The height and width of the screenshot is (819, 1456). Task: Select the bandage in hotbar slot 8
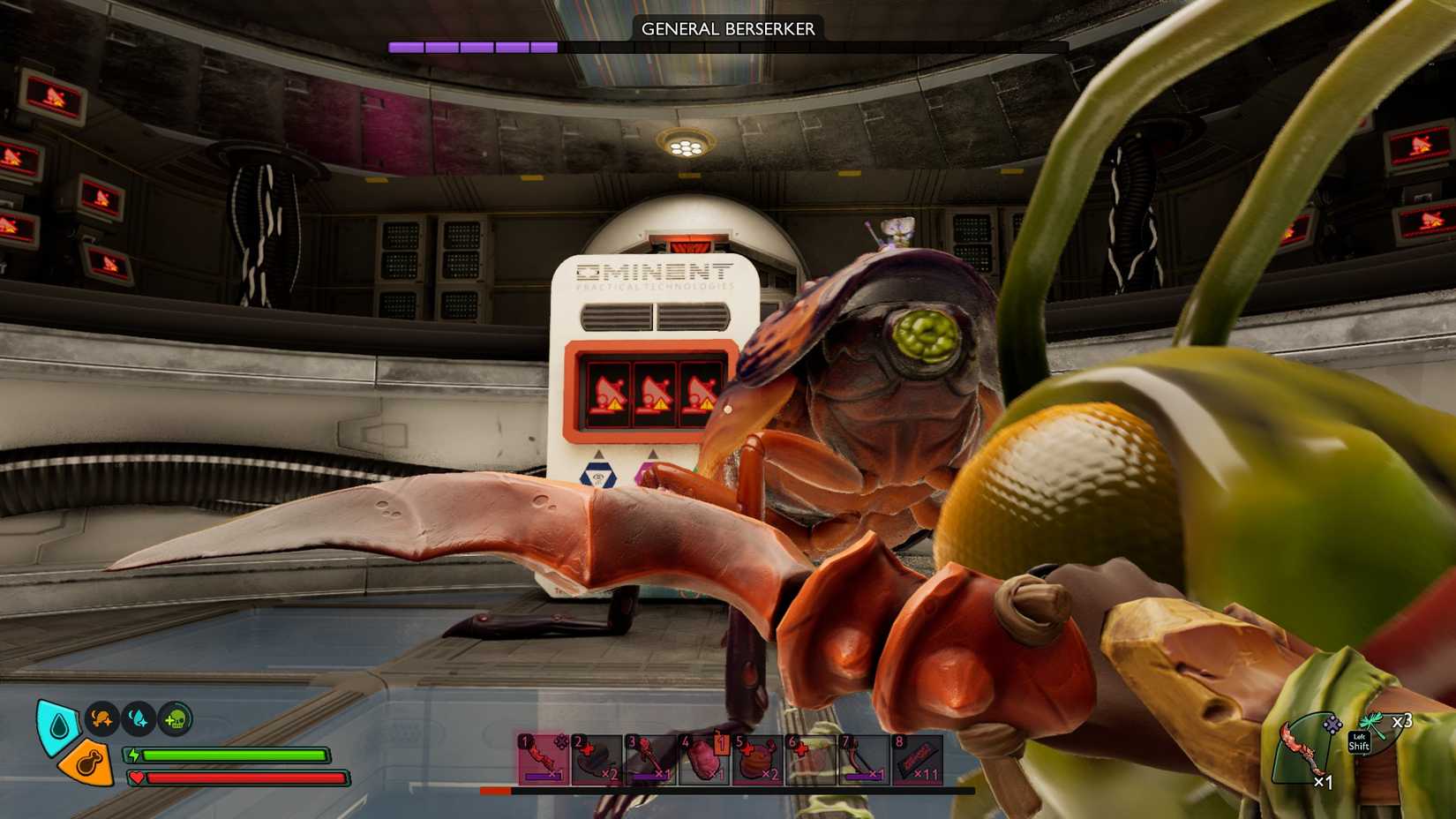tap(918, 761)
